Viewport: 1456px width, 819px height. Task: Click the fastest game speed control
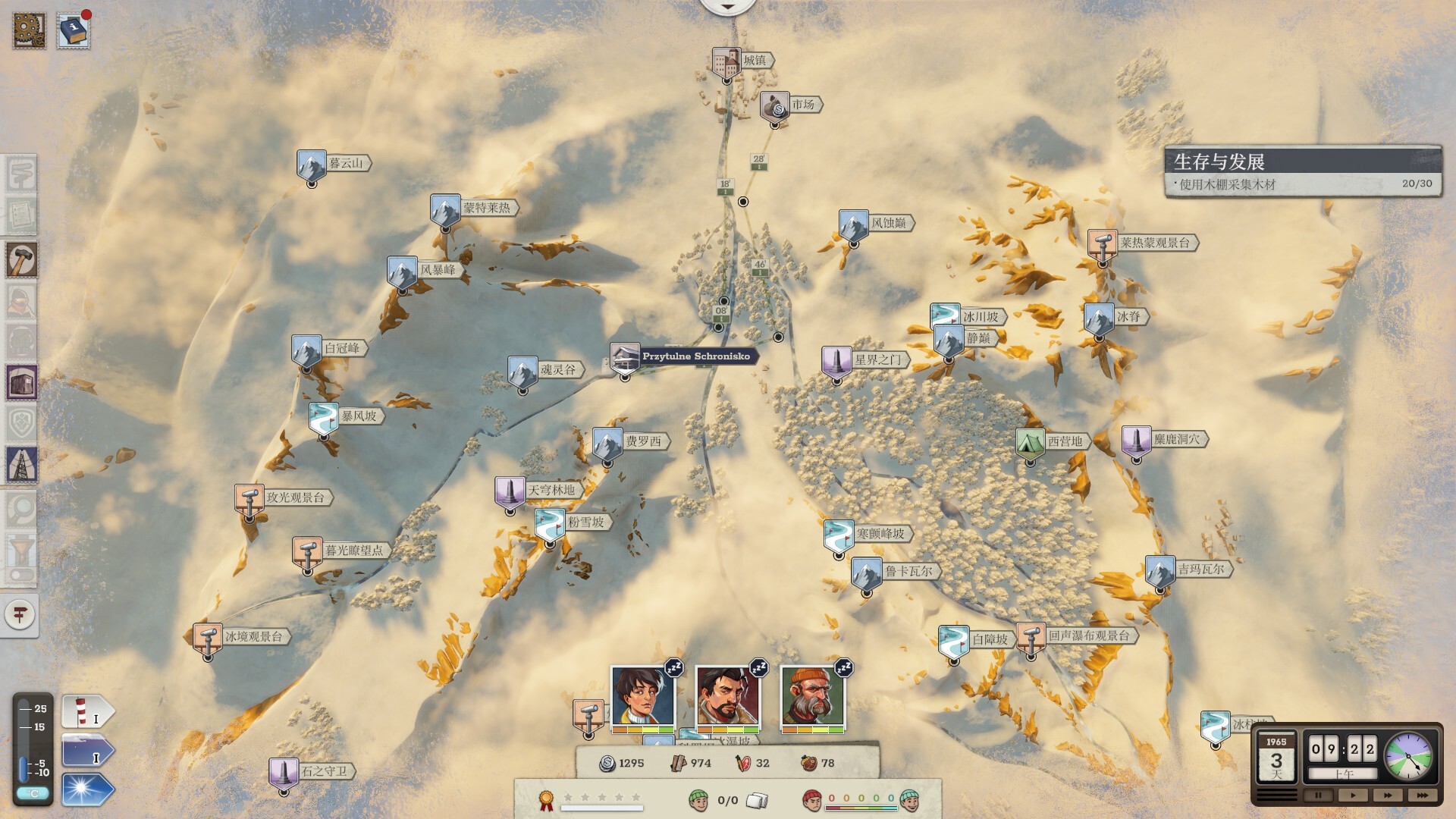1423,795
